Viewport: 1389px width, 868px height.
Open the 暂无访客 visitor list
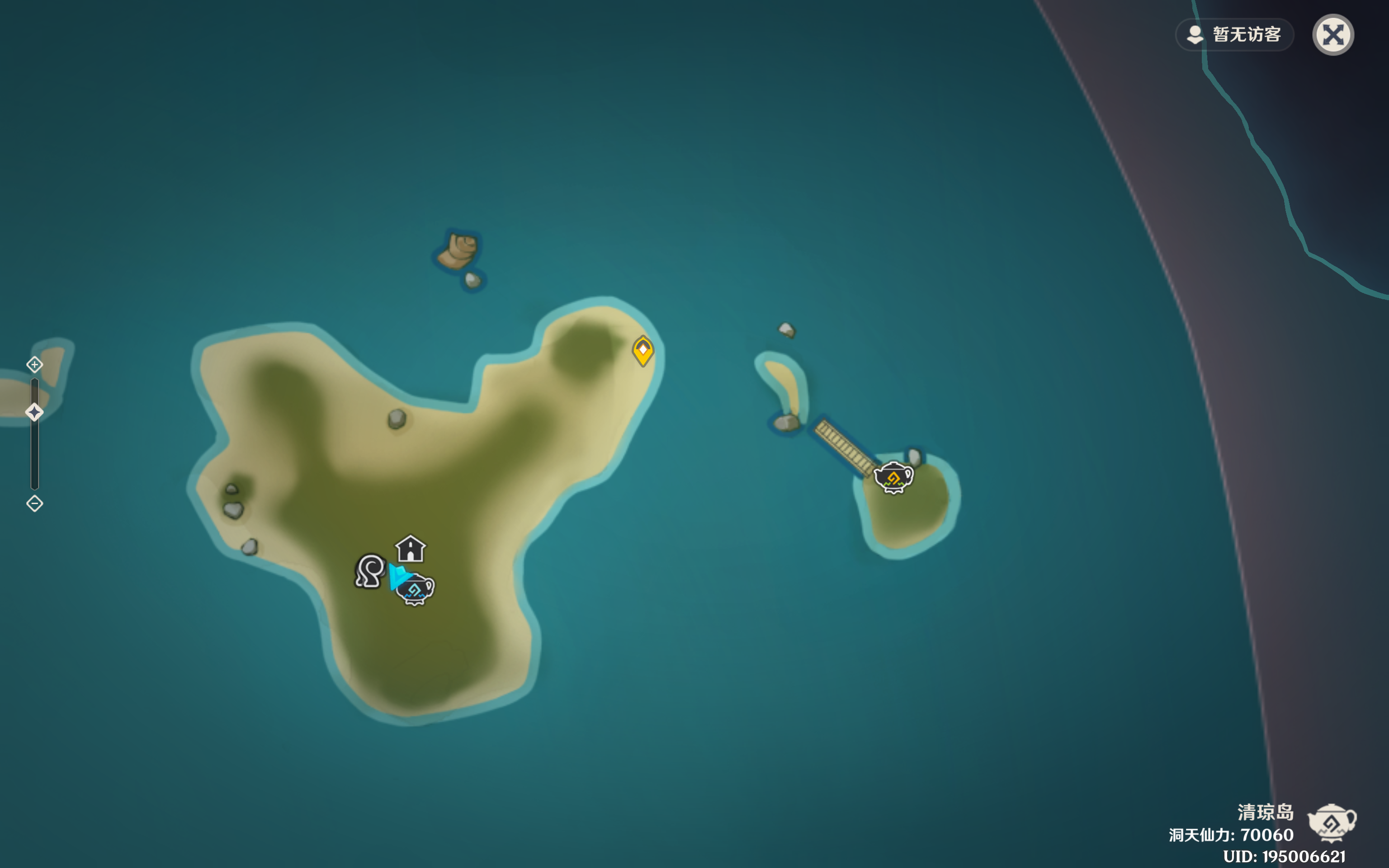1235,35
